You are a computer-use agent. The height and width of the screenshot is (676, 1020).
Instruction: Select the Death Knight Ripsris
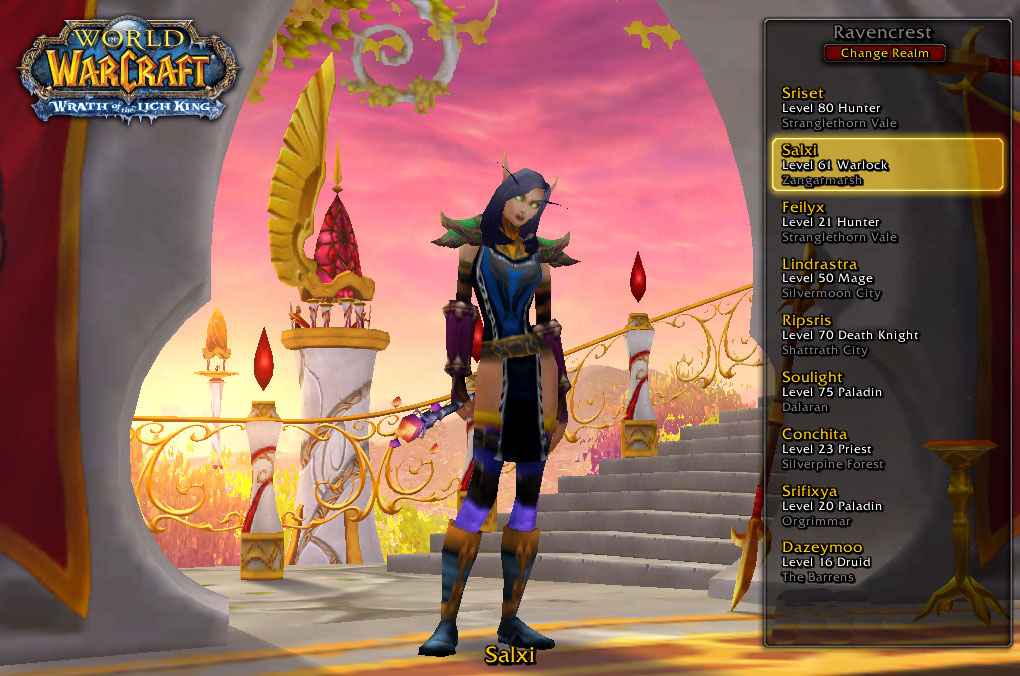(888, 335)
